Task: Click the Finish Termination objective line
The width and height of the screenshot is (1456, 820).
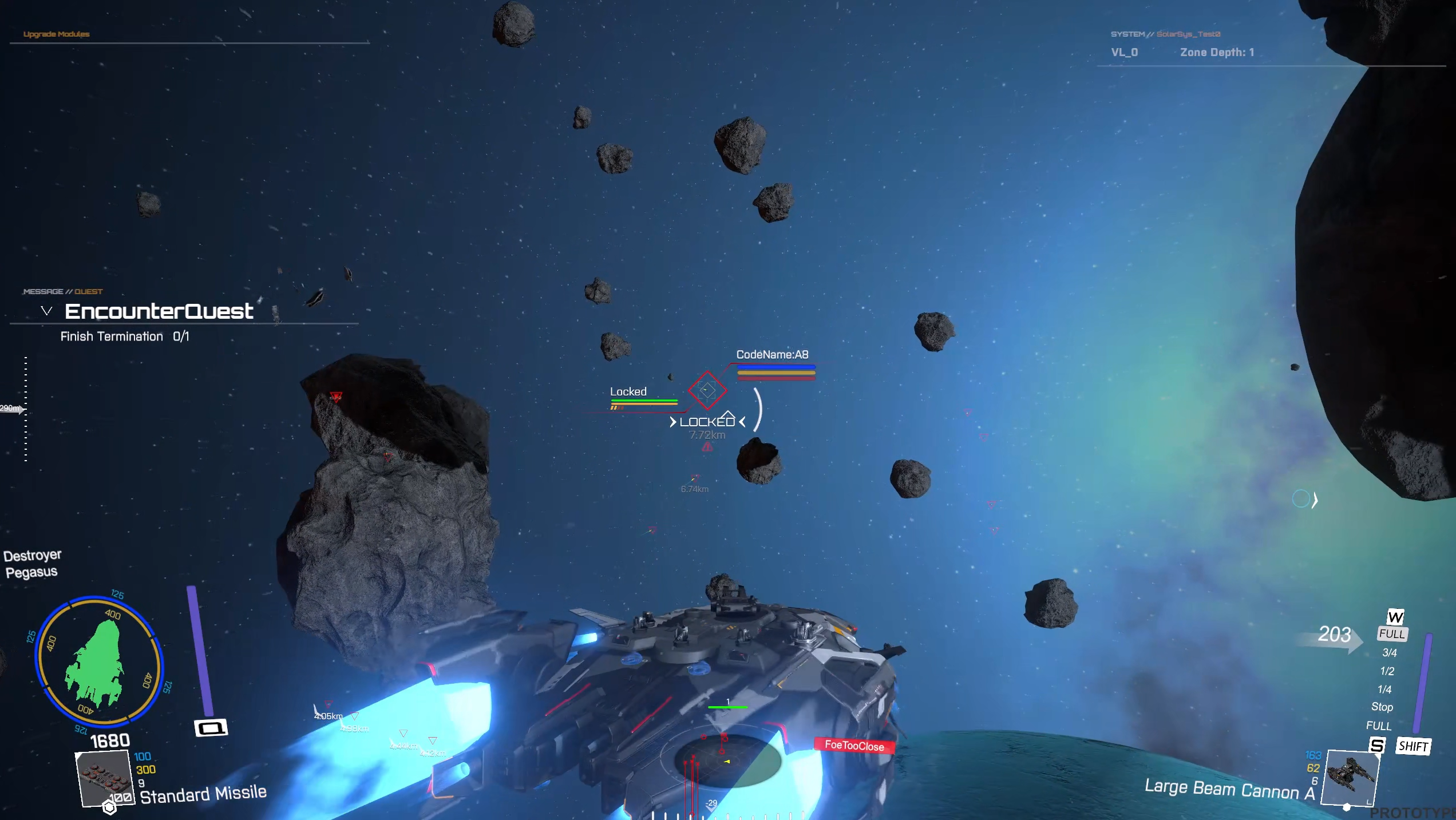Action: pos(125,336)
